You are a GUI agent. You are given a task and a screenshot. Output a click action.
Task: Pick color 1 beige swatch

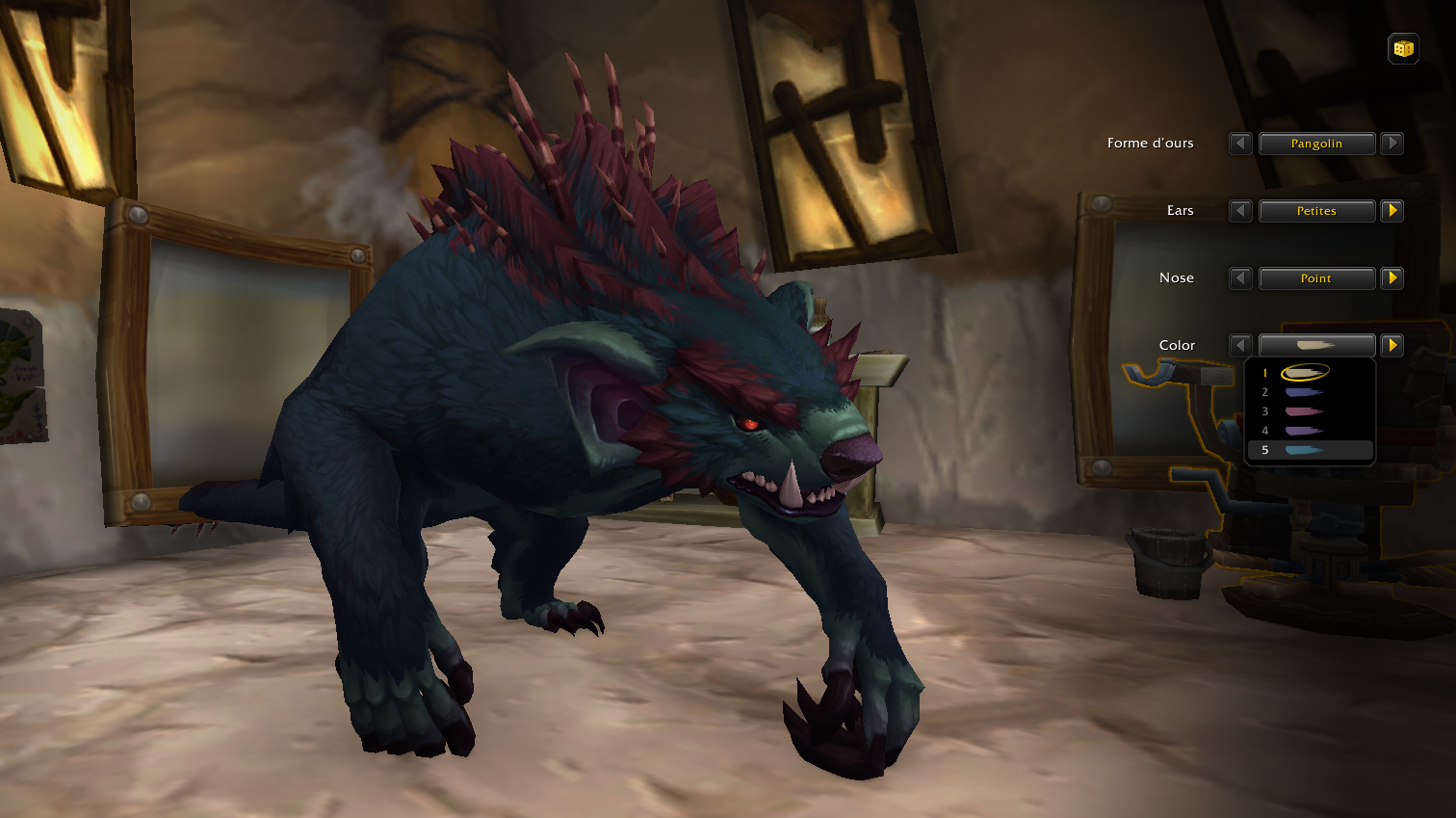[x=1305, y=373]
